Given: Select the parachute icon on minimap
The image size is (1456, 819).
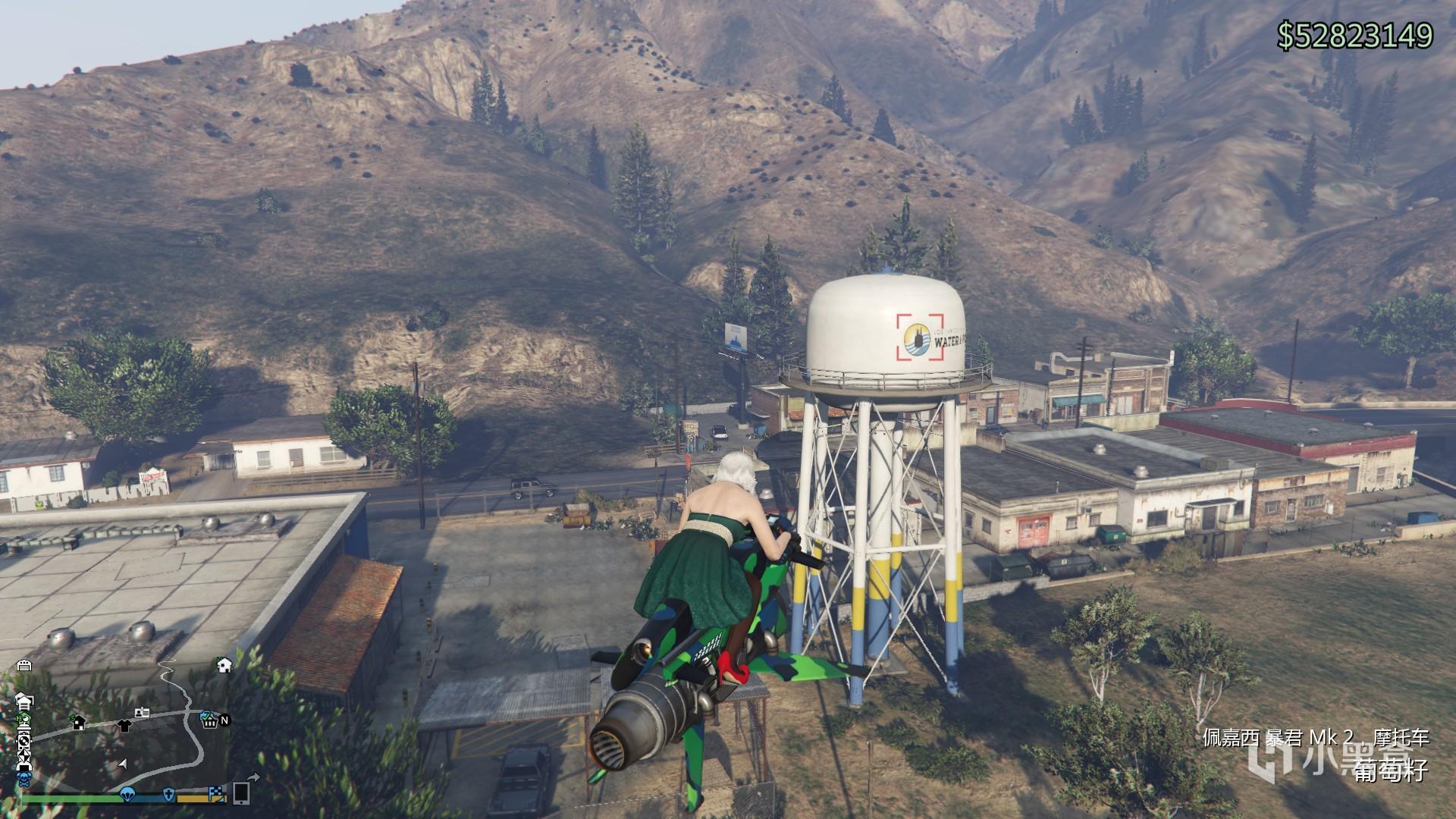Looking at the screenshot, I should pyautogui.click(x=127, y=794).
